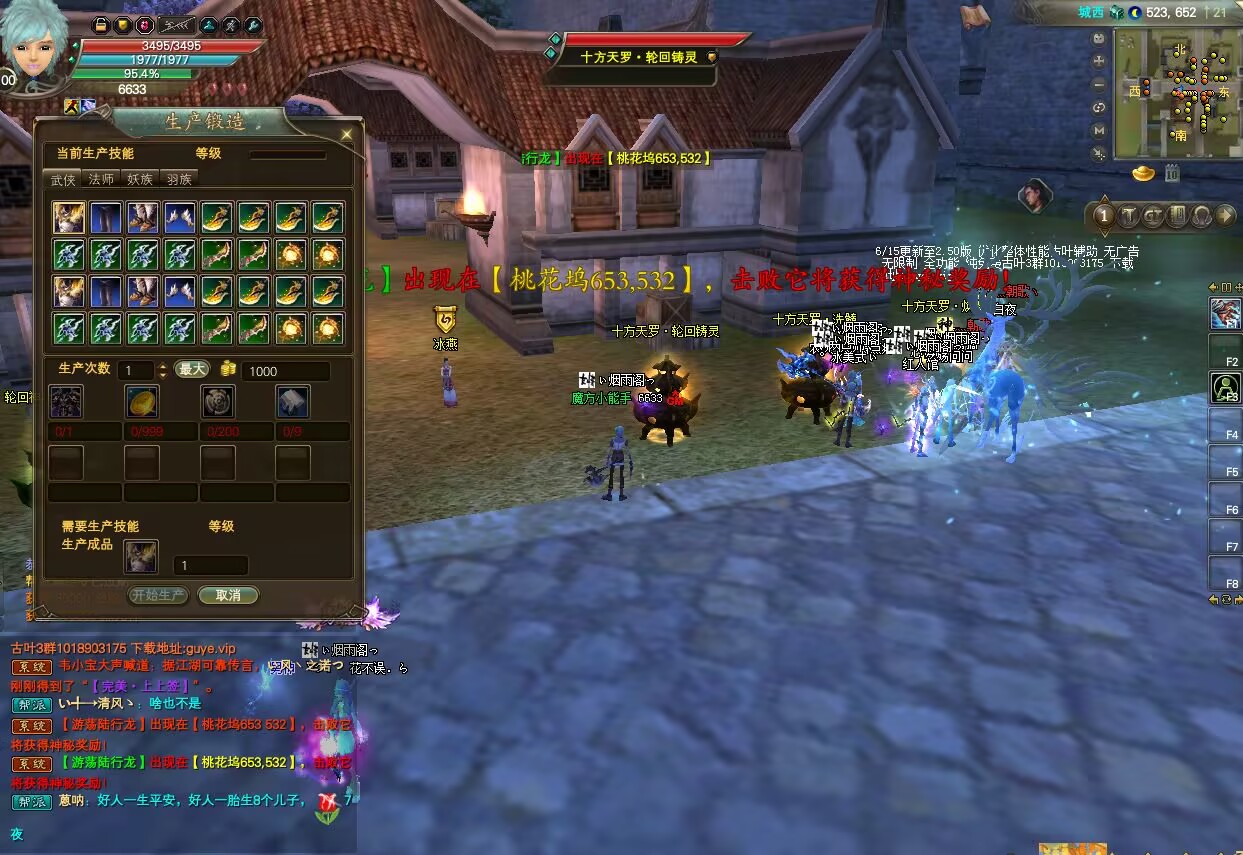This screenshot has height=855, width=1243.
Task: Click the 生产成品 product output icon
Action: [141, 556]
